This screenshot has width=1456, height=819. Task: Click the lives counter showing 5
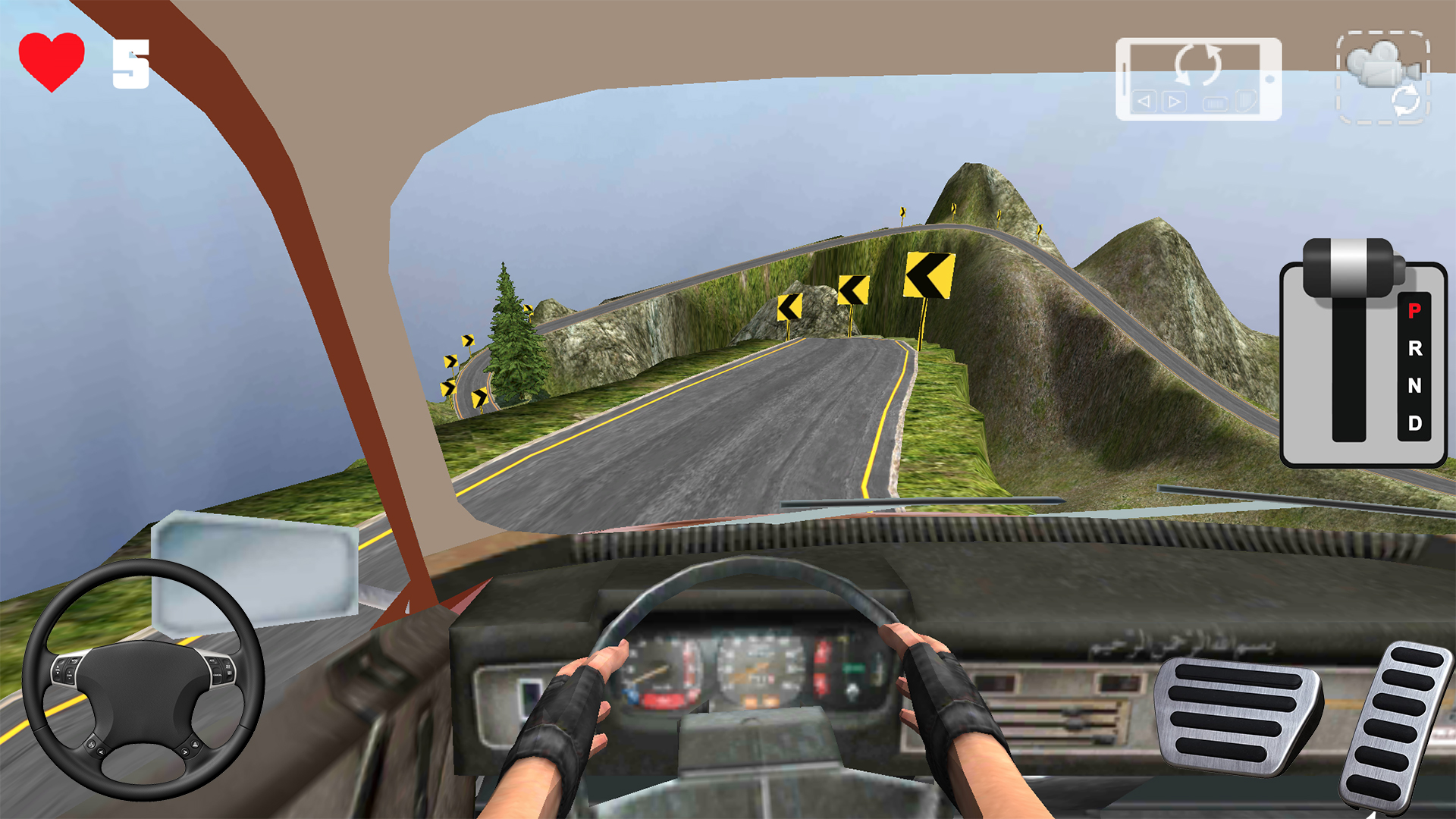[x=130, y=64]
